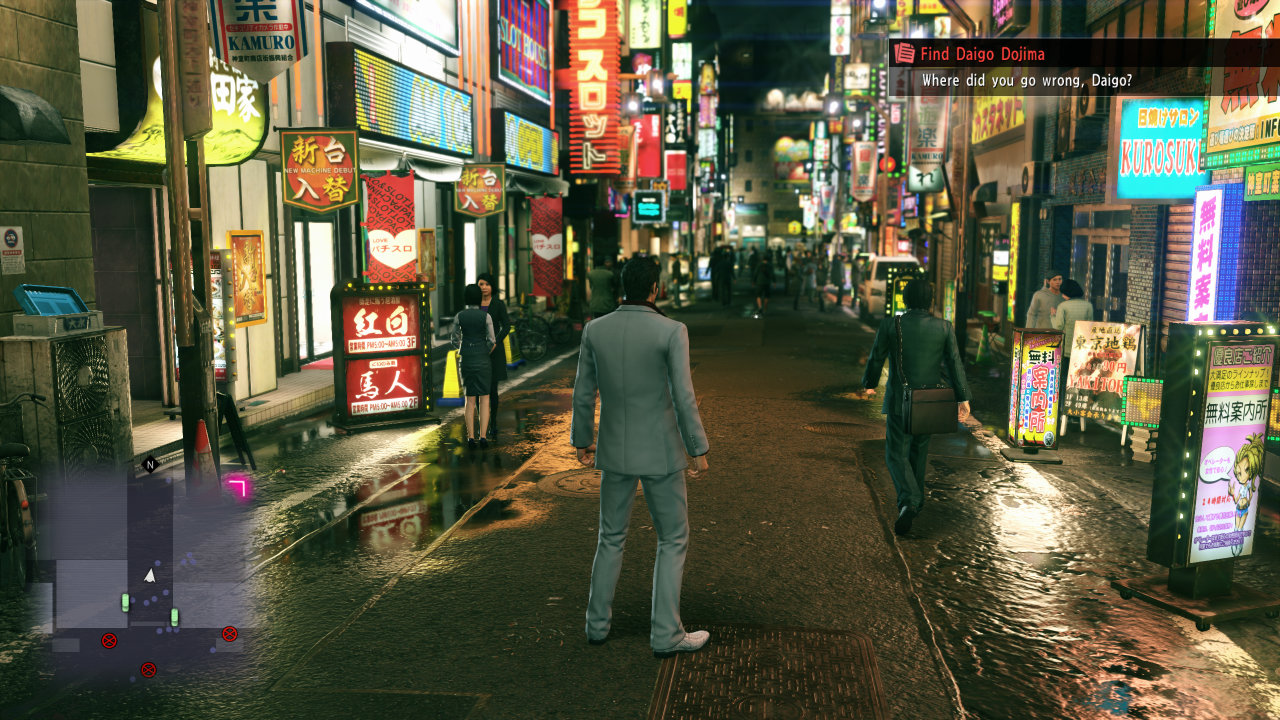Click the red notebook icon beside the objective
The width and height of the screenshot is (1280, 720).
[x=904, y=53]
